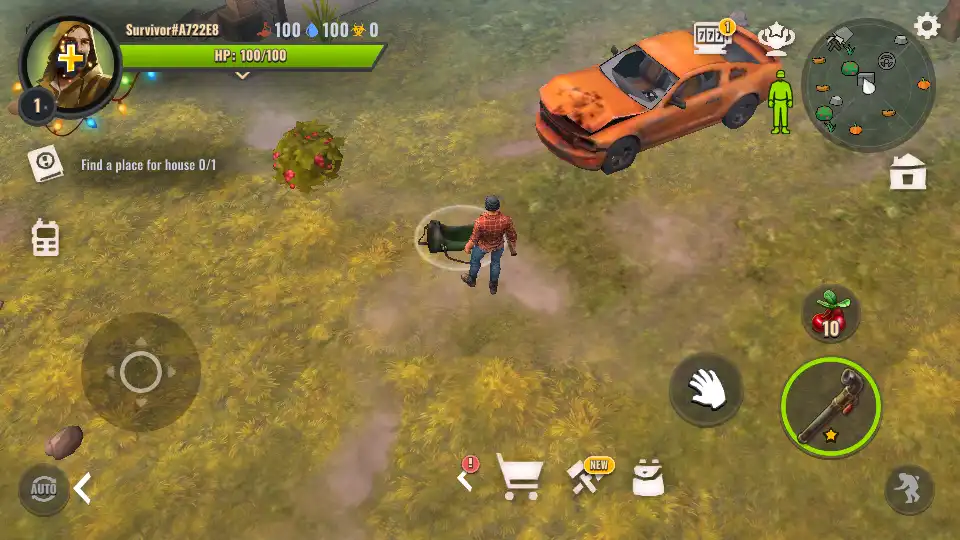Expand the arrow beside the AUTO button

(x=83, y=489)
